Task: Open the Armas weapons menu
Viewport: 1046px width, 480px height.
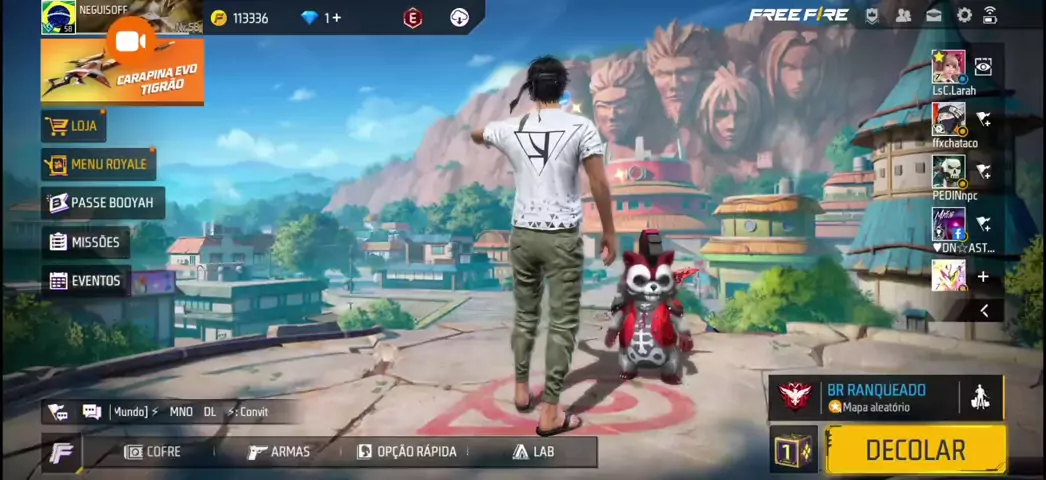Action: point(279,452)
